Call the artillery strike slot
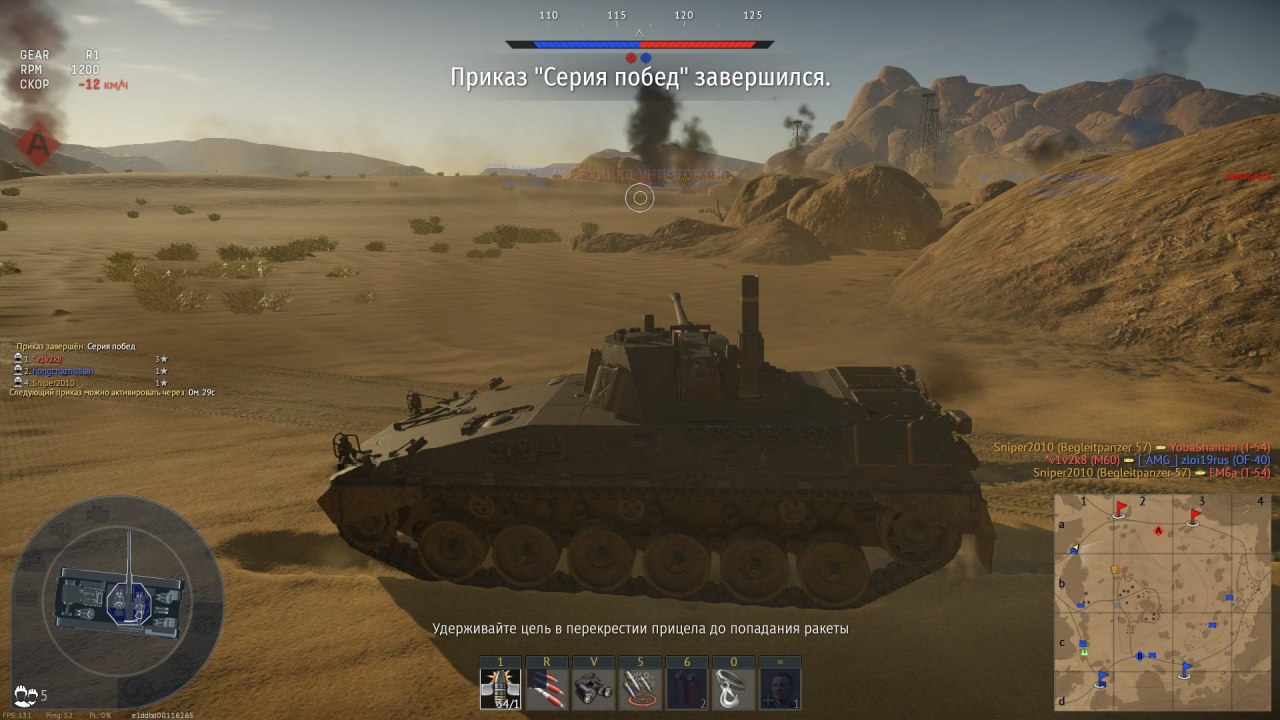The width and height of the screenshot is (1280, 720). click(x=641, y=689)
